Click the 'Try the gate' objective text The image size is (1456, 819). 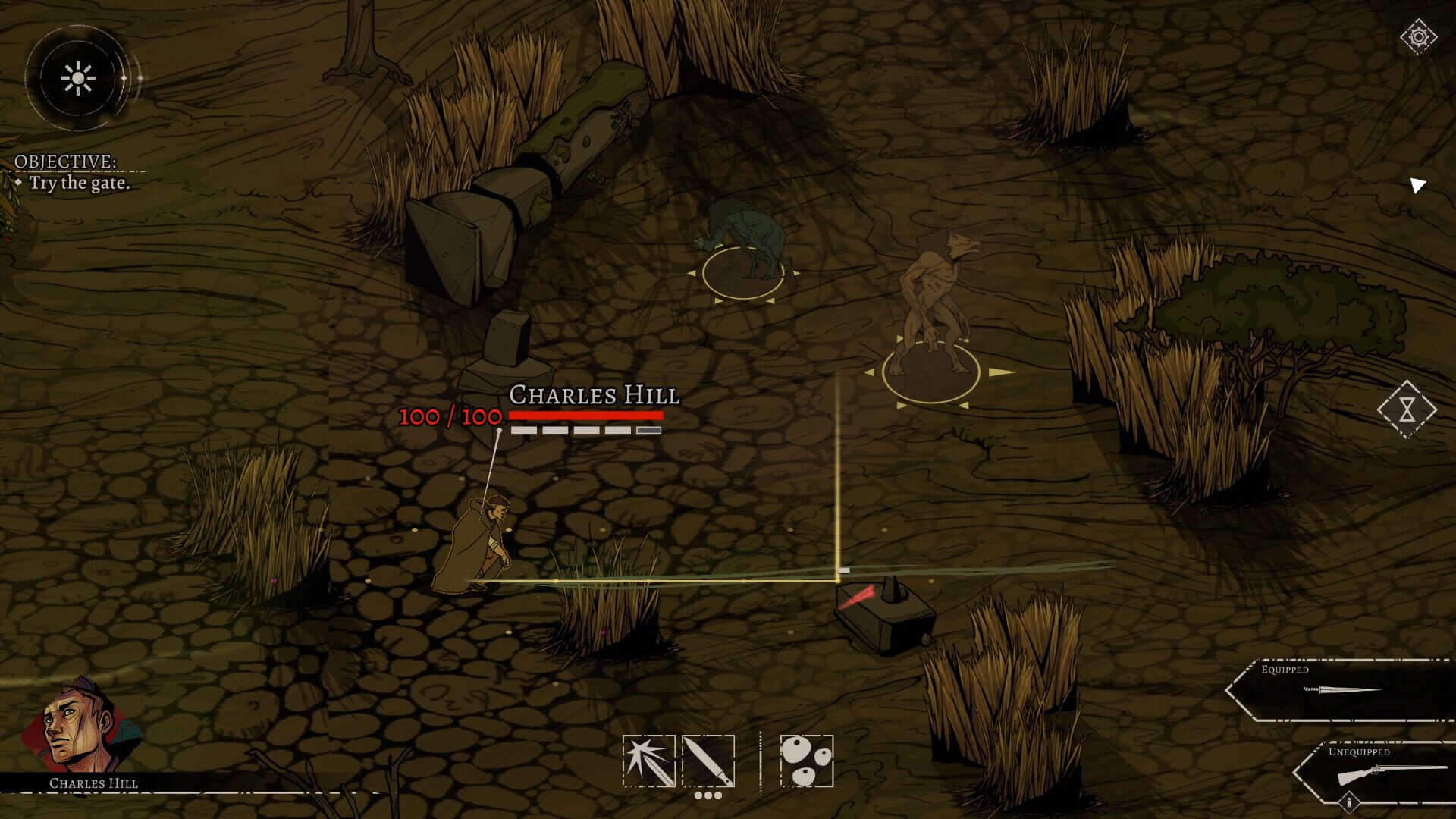tap(81, 183)
